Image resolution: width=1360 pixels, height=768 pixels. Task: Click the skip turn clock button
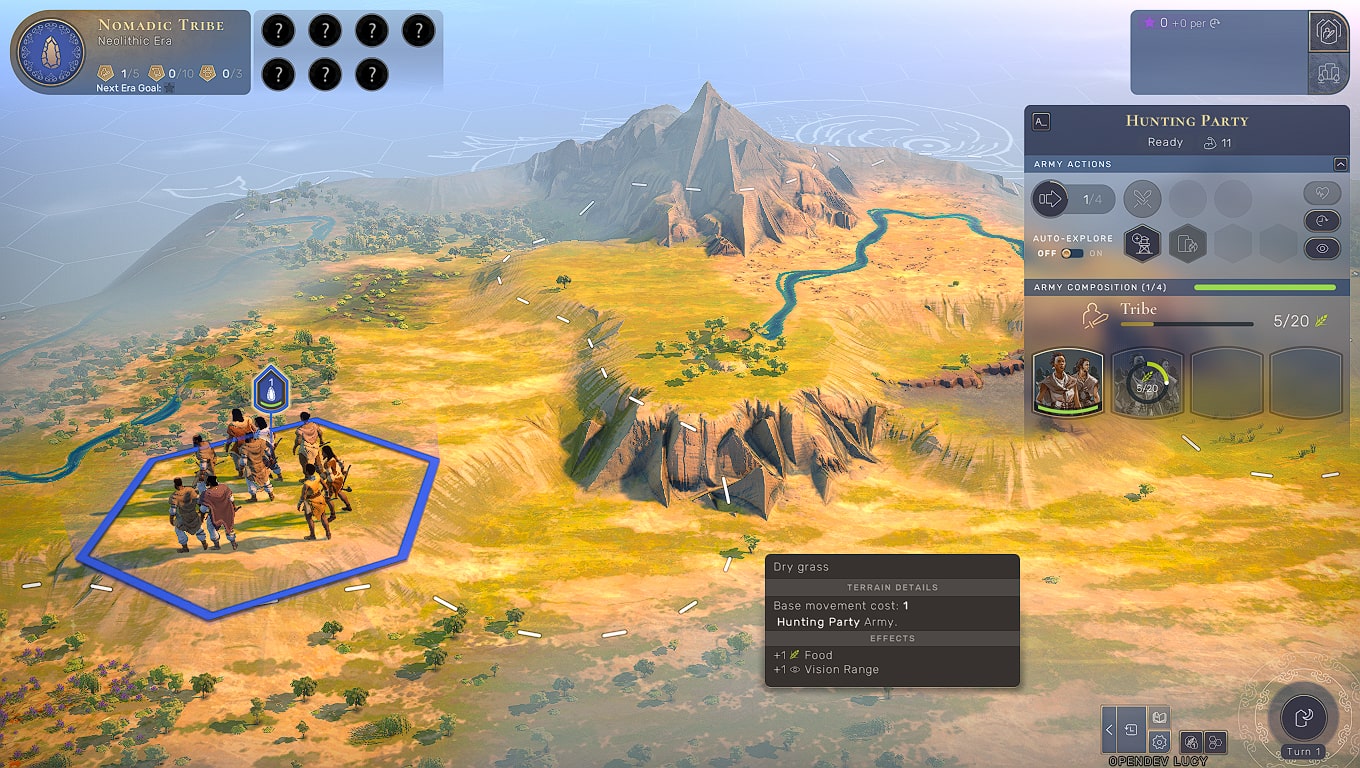[x=1322, y=221]
